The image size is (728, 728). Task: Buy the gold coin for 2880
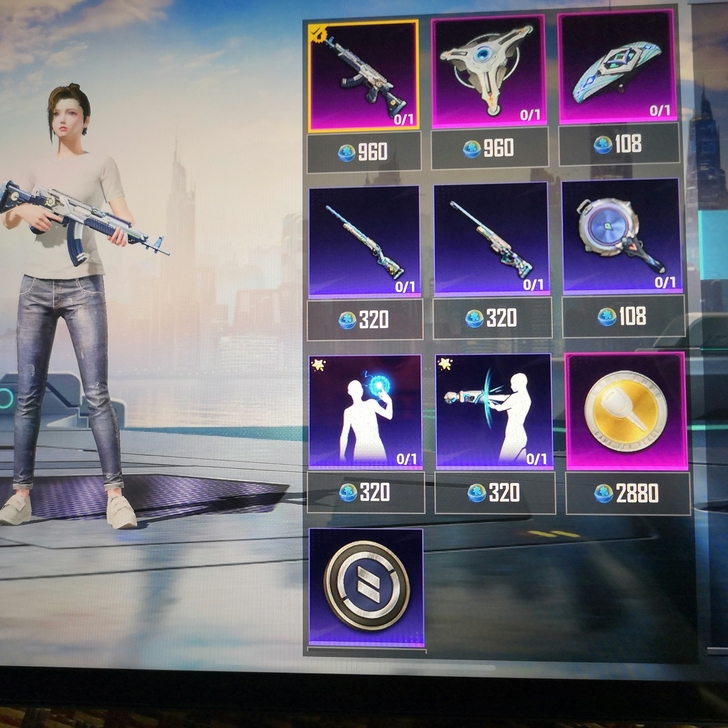coord(627,493)
